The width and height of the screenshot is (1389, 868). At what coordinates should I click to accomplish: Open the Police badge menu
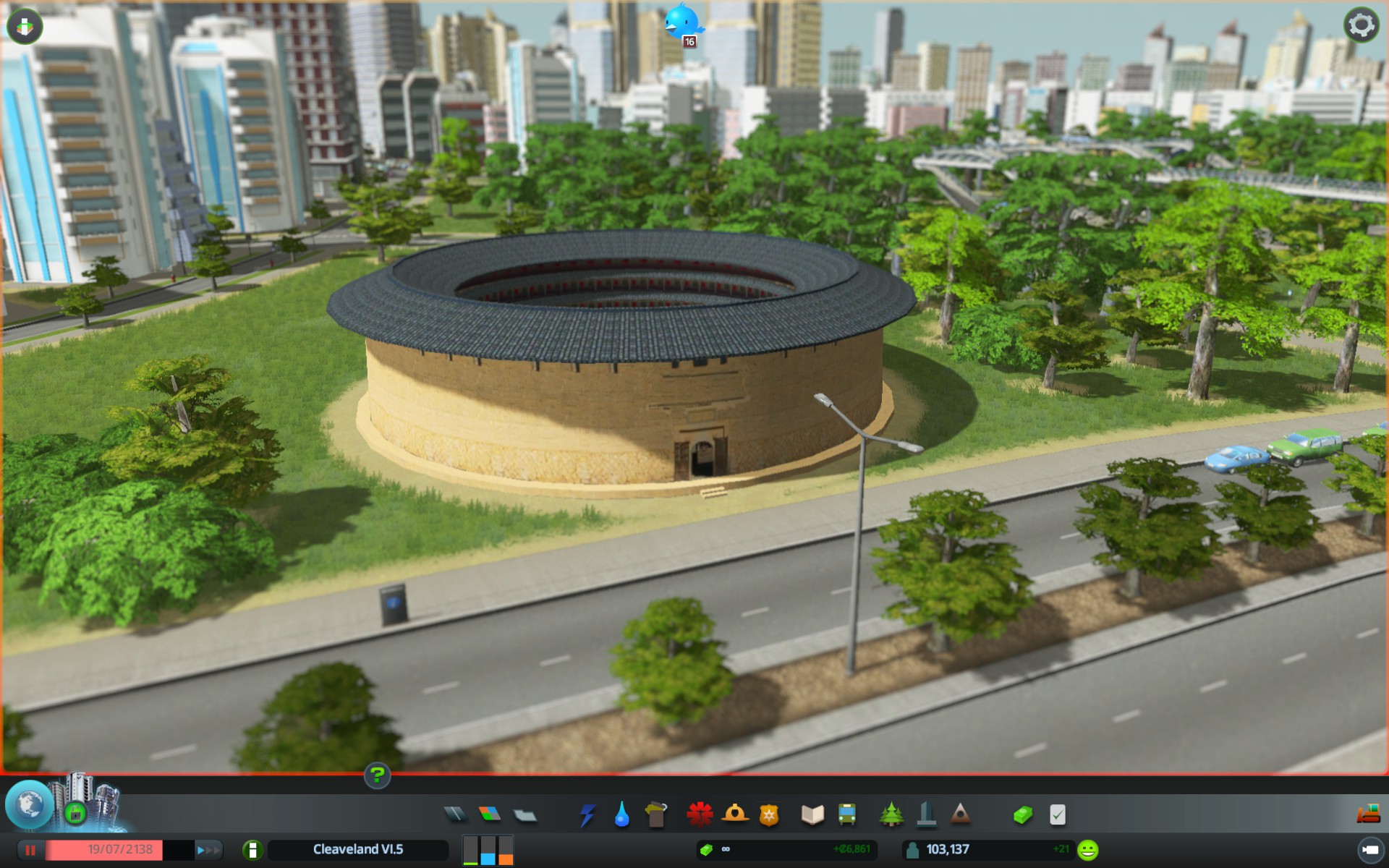(x=769, y=815)
